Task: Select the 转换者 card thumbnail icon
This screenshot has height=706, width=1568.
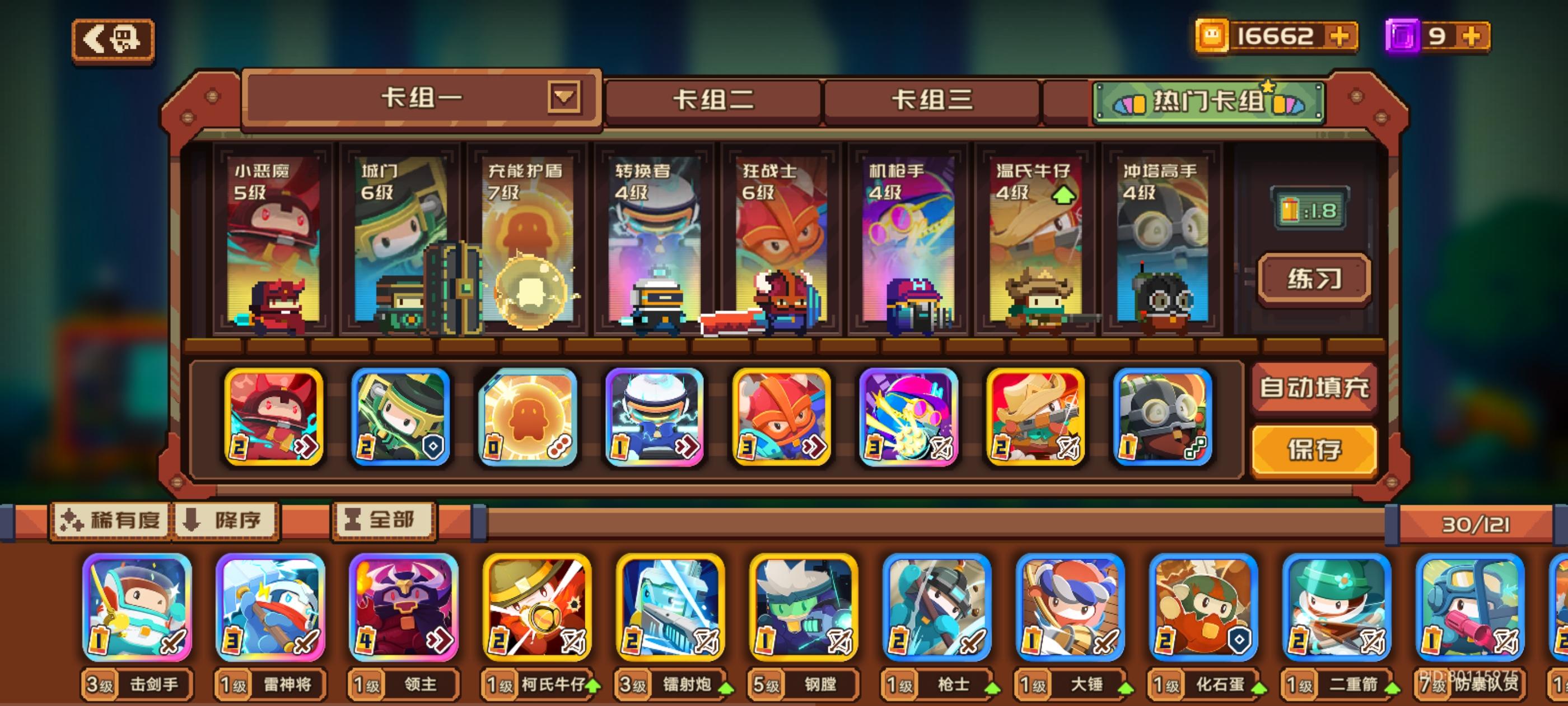Action: [652, 417]
